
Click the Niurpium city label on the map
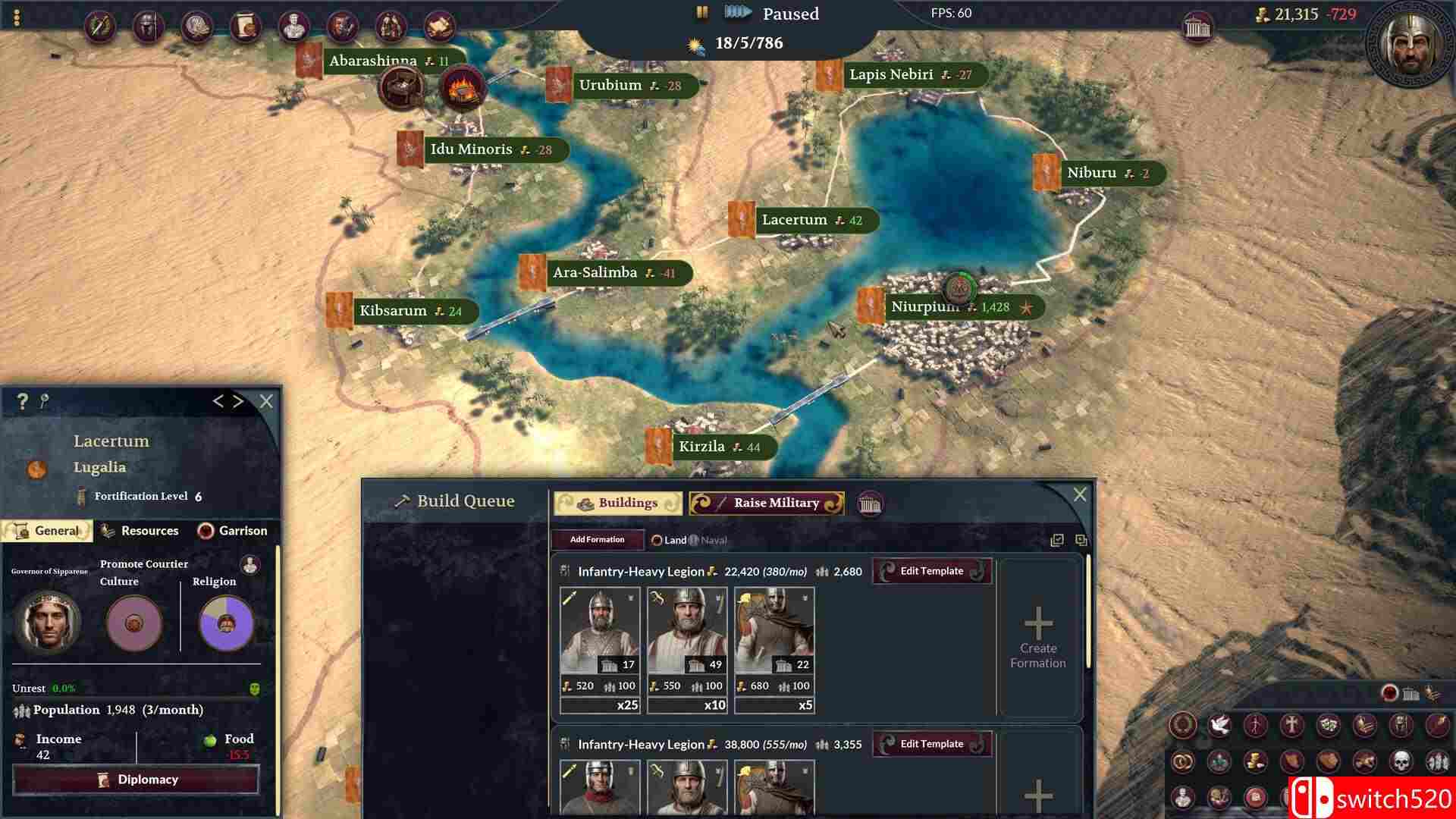926,308
